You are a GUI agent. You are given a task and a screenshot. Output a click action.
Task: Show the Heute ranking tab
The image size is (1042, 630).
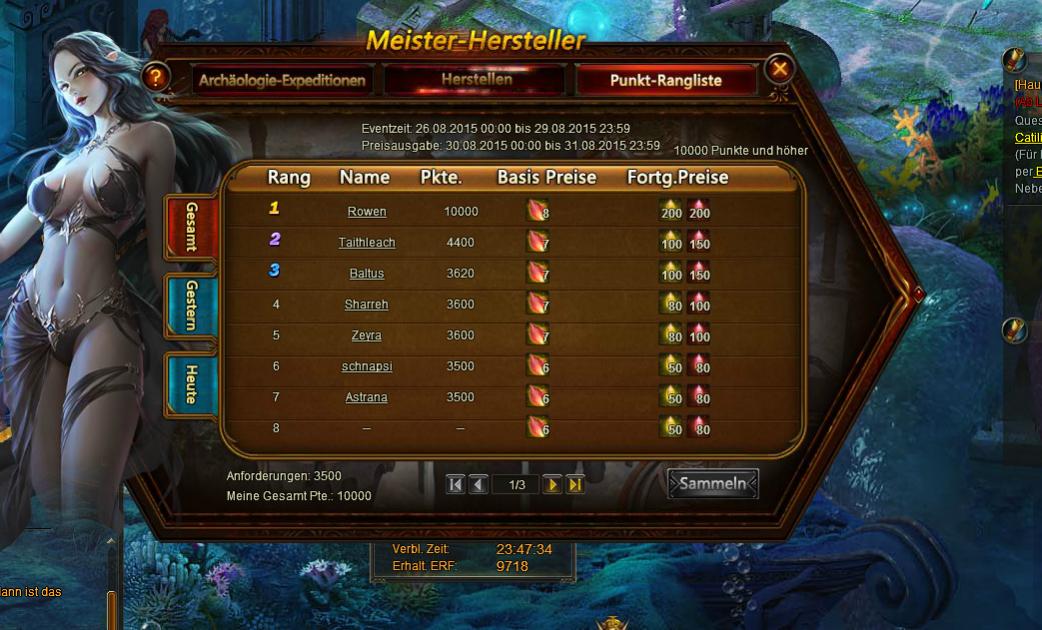click(191, 383)
